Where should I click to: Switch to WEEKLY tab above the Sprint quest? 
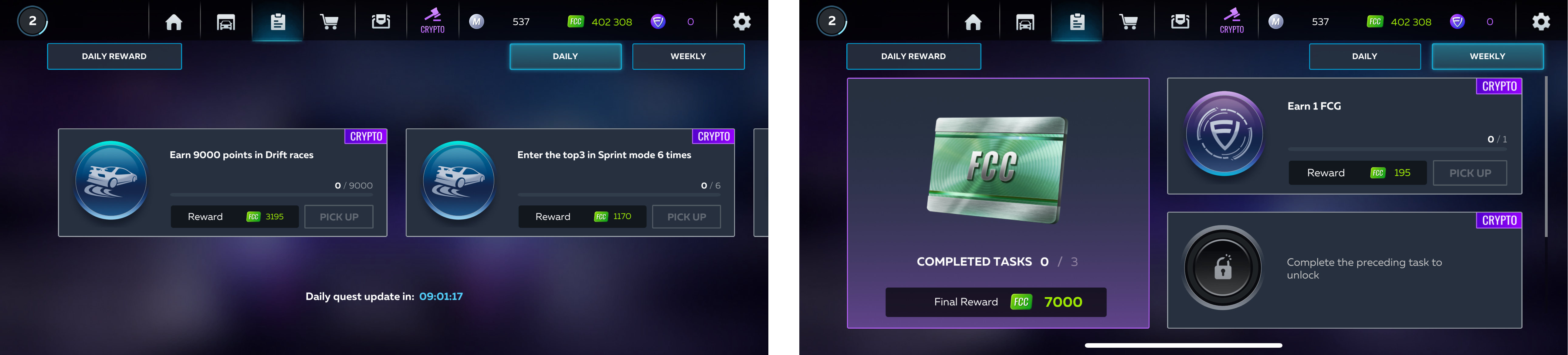coord(688,57)
